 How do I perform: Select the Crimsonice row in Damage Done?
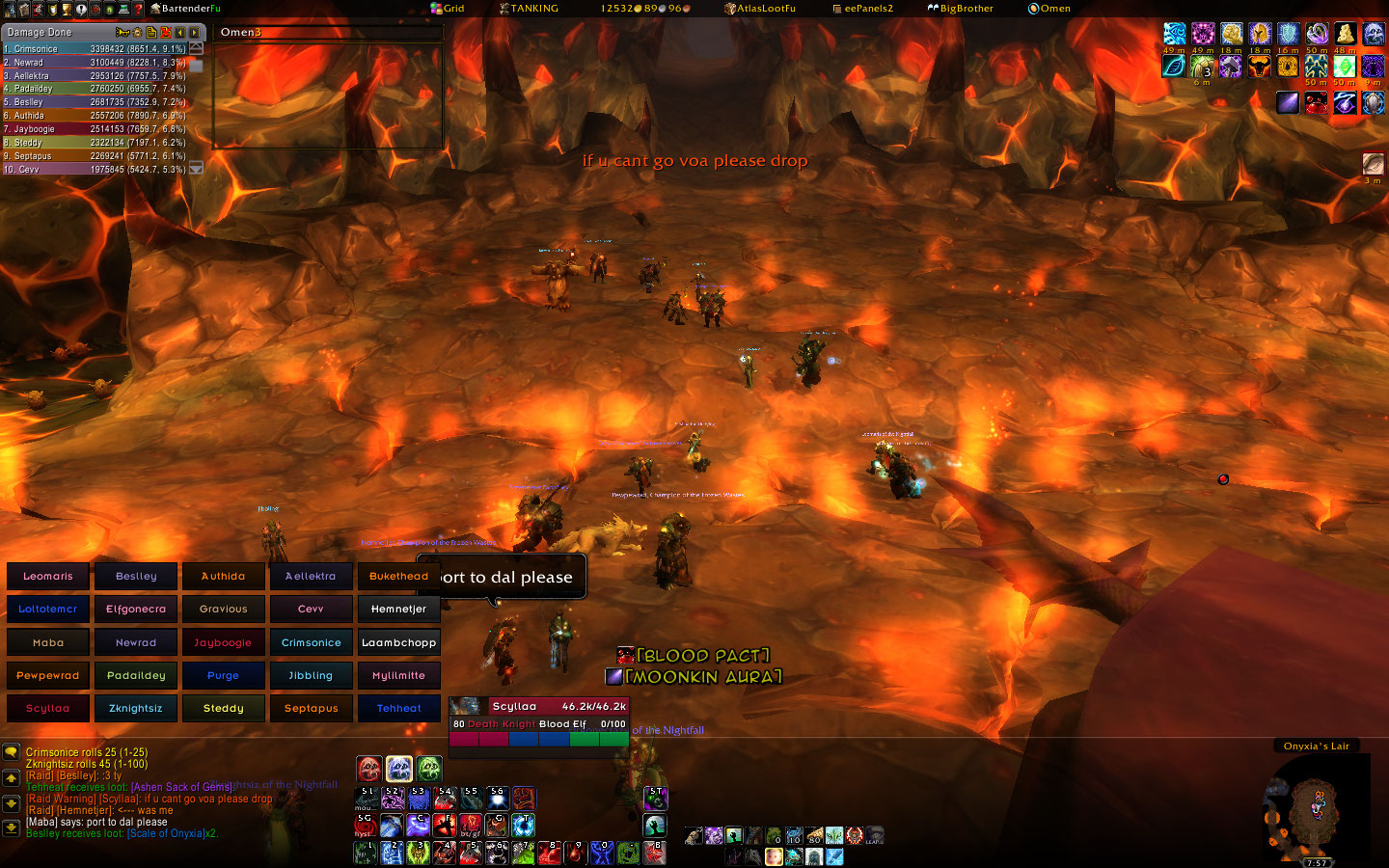[95, 48]
